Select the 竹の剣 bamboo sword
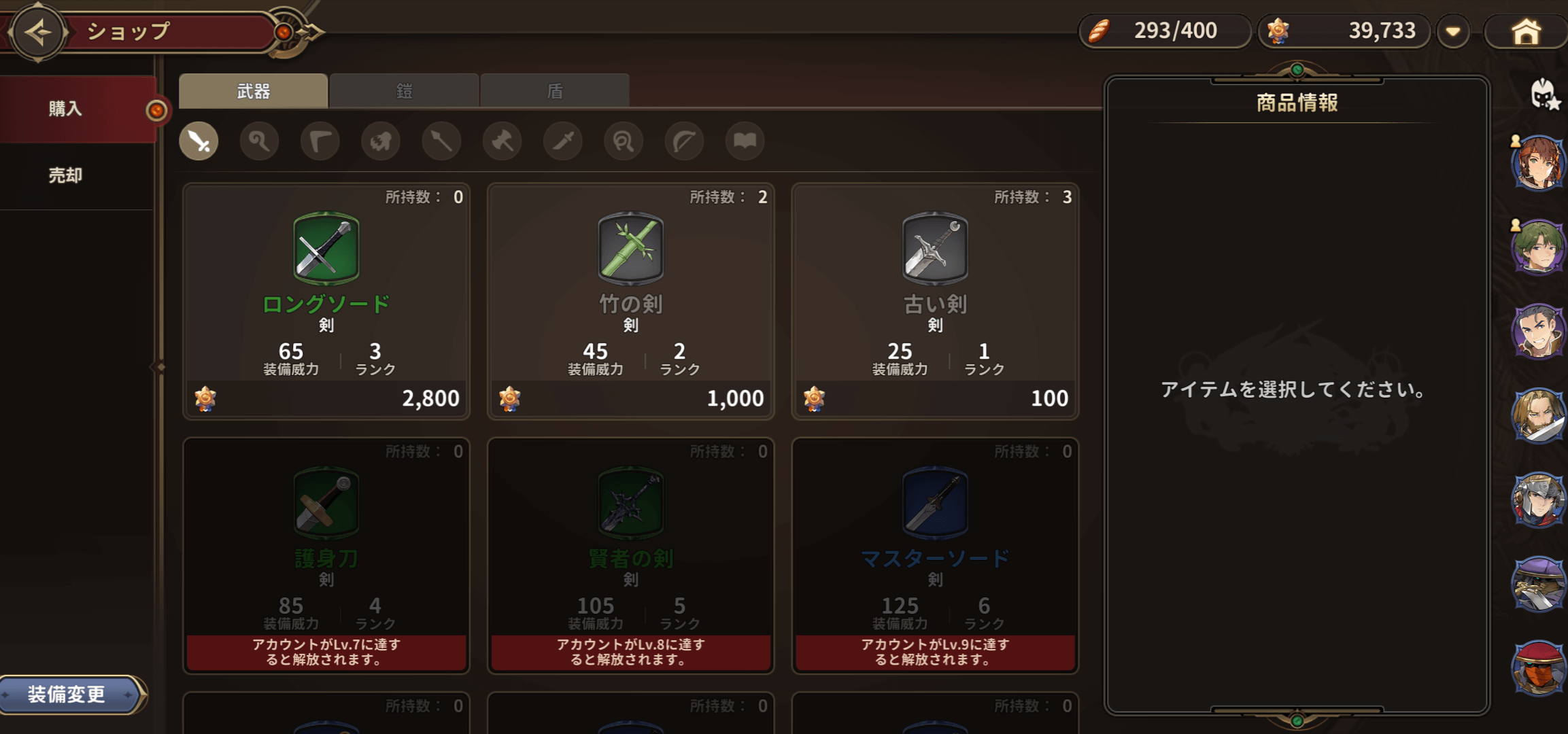 630,301
